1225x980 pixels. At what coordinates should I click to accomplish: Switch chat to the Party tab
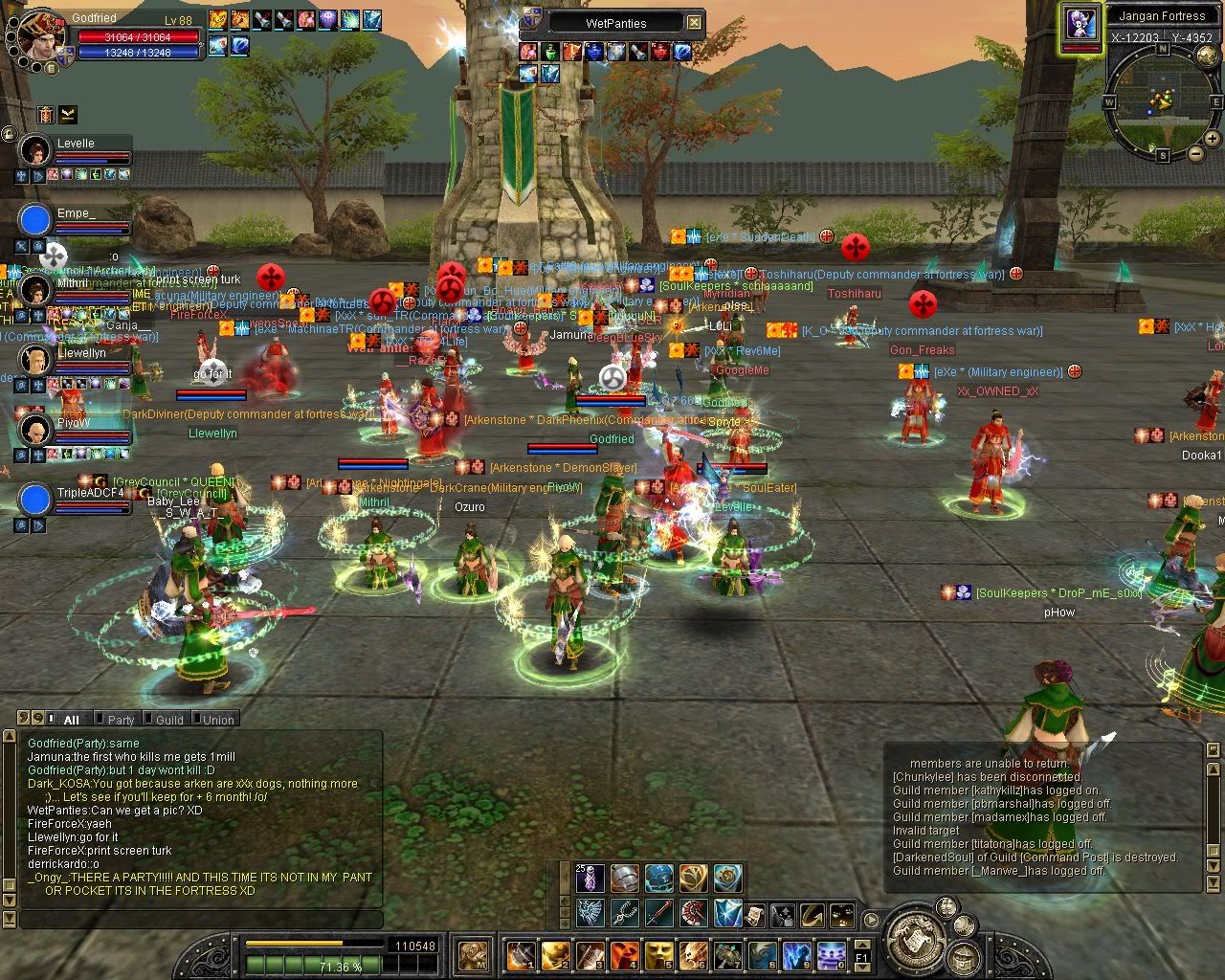point(119,720)
